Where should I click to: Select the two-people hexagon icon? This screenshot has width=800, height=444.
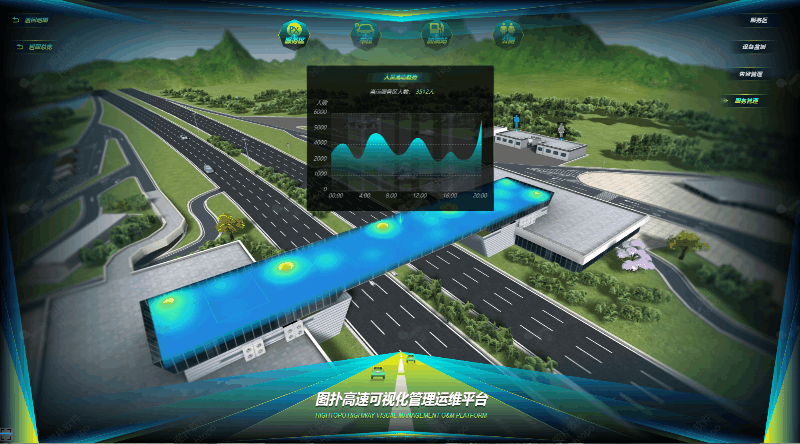pos(507,34)
